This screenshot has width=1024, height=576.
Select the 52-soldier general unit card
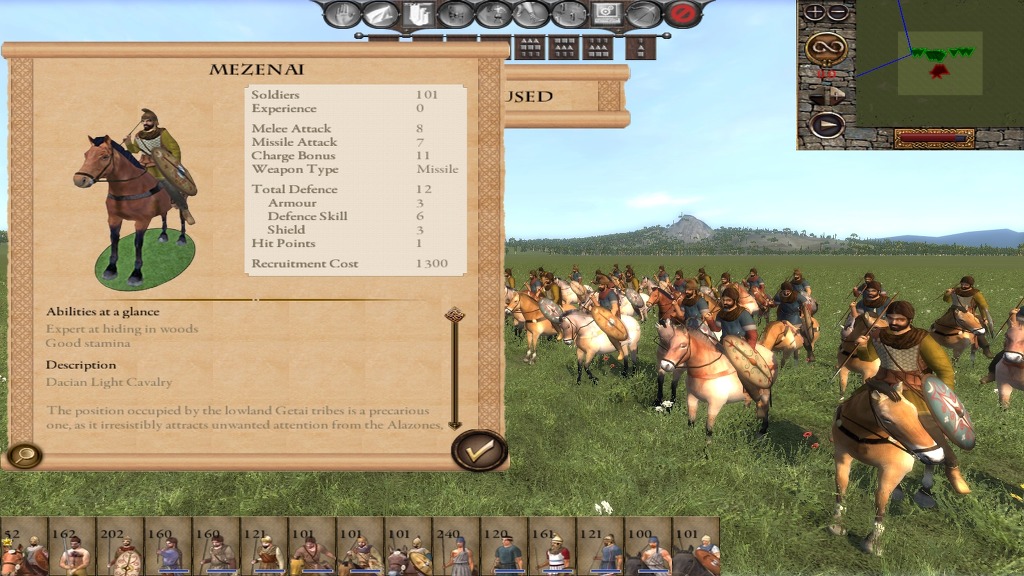point(24,547)
